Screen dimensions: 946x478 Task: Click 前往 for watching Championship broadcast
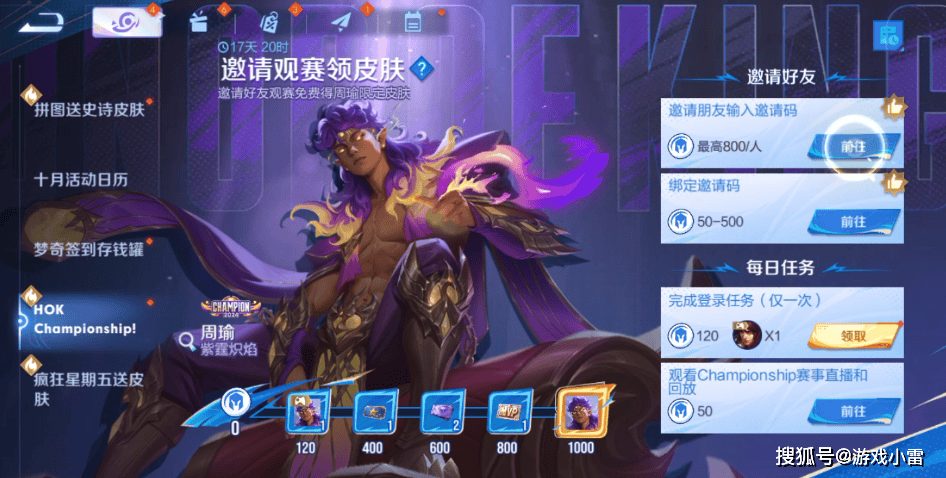coord(853,411)
